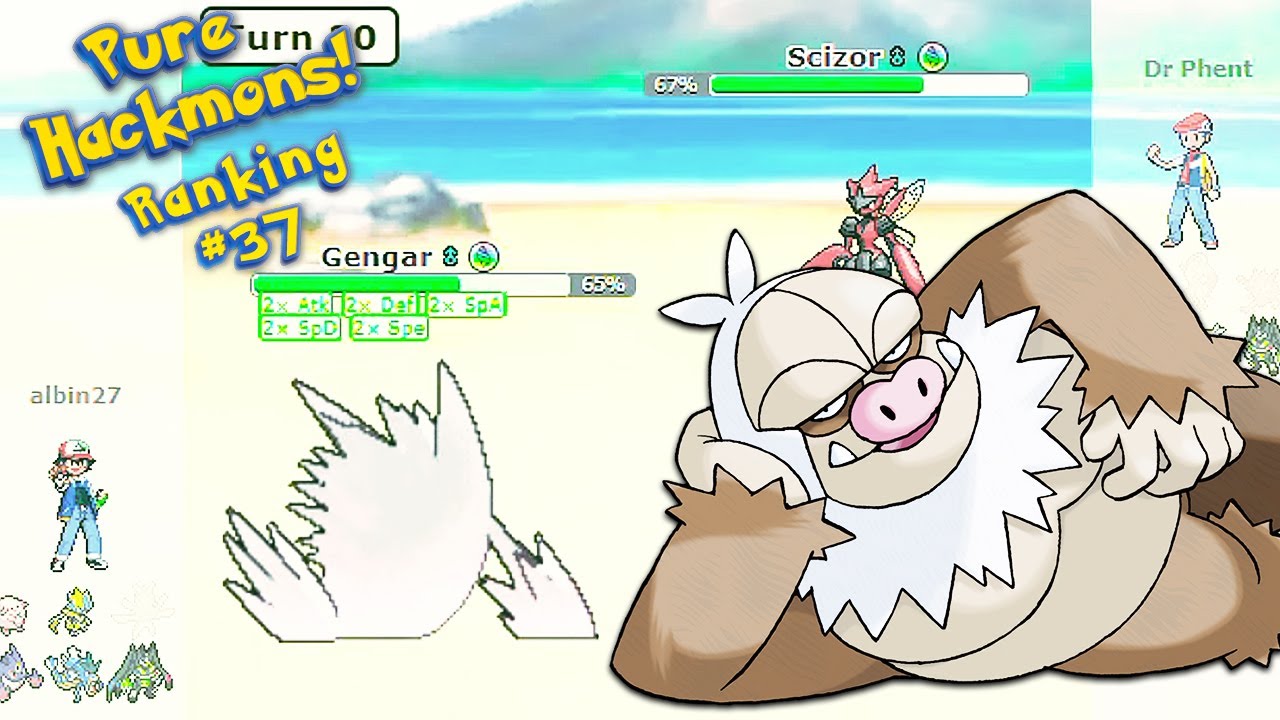Select the blue Pokémon icon in the bottom team row
1280x720 pixels.
pyautogui.click(x=14, y=671)
